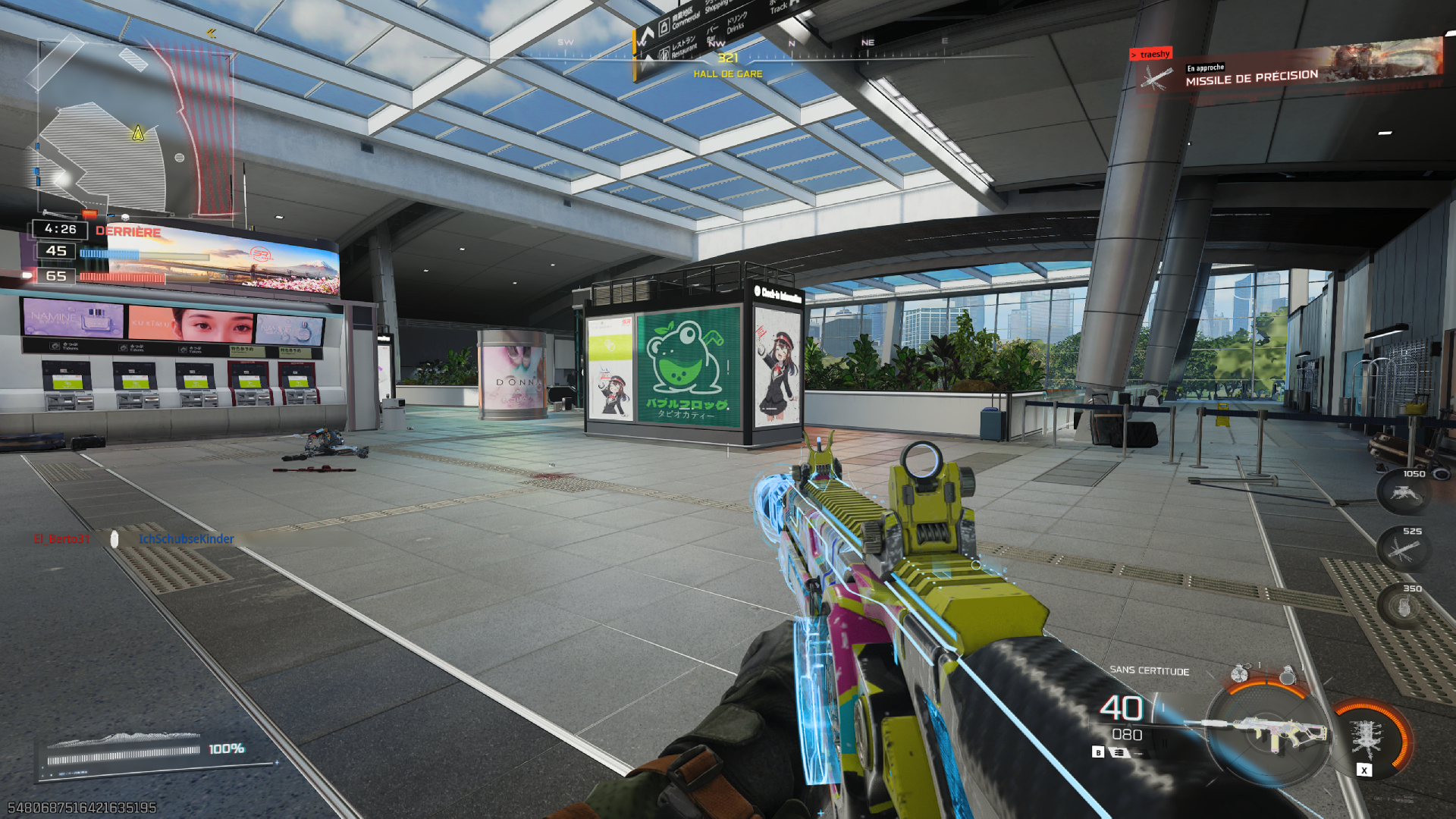Activate the field upgrade with orange ring
Viewport: 1456px width, 819px height.
click(x=1367, y=737)
